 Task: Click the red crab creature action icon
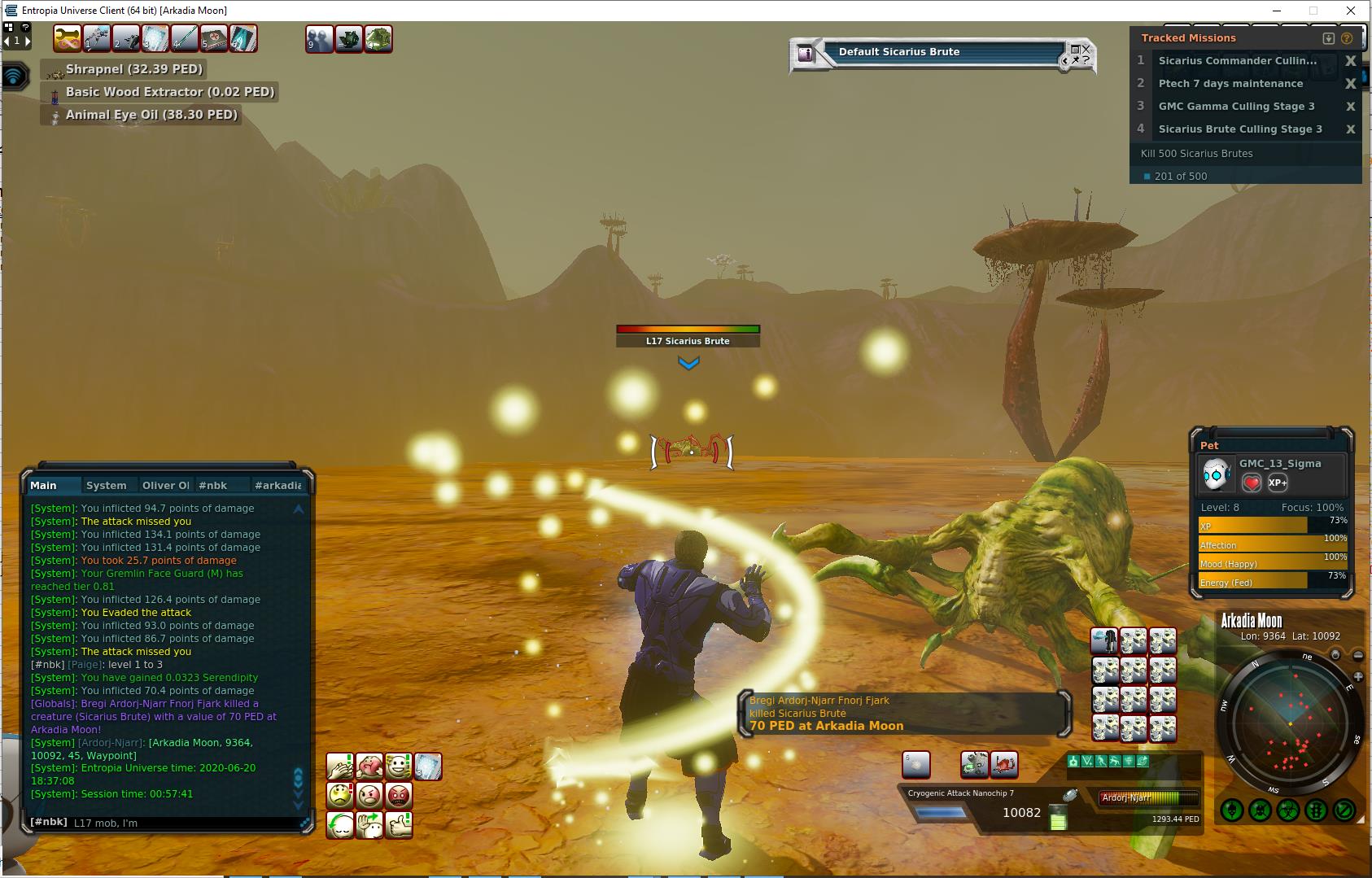click(x=1004, y=765)
